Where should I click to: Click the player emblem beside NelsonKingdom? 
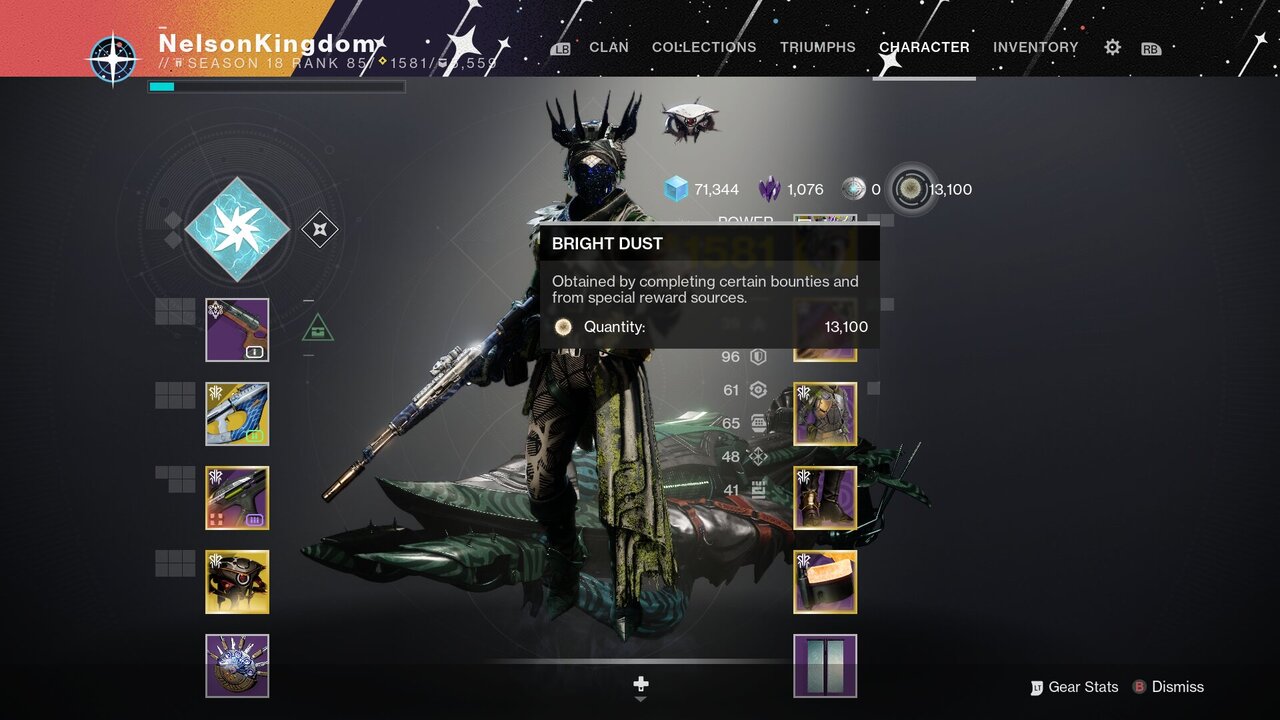click(x=112, y=58)
